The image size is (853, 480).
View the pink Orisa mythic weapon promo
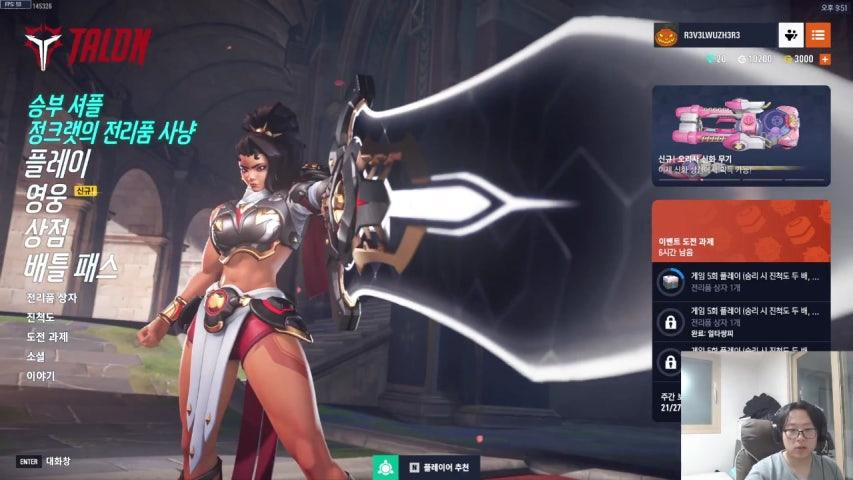pos(740,135)
